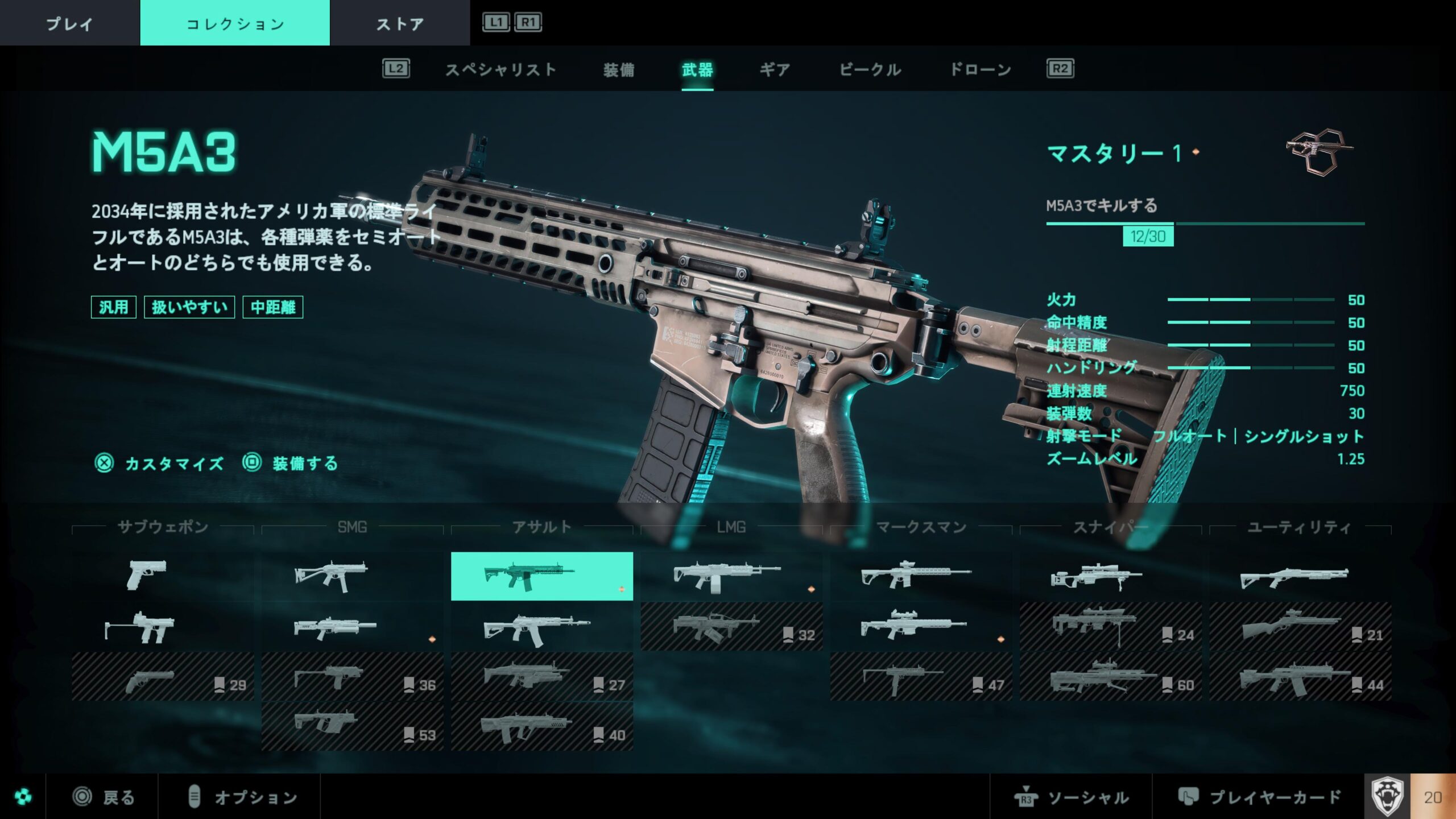Viewport: 1456px width, 819px height.
Task: Select the スペシャリスト category
Action: (500, 70)
